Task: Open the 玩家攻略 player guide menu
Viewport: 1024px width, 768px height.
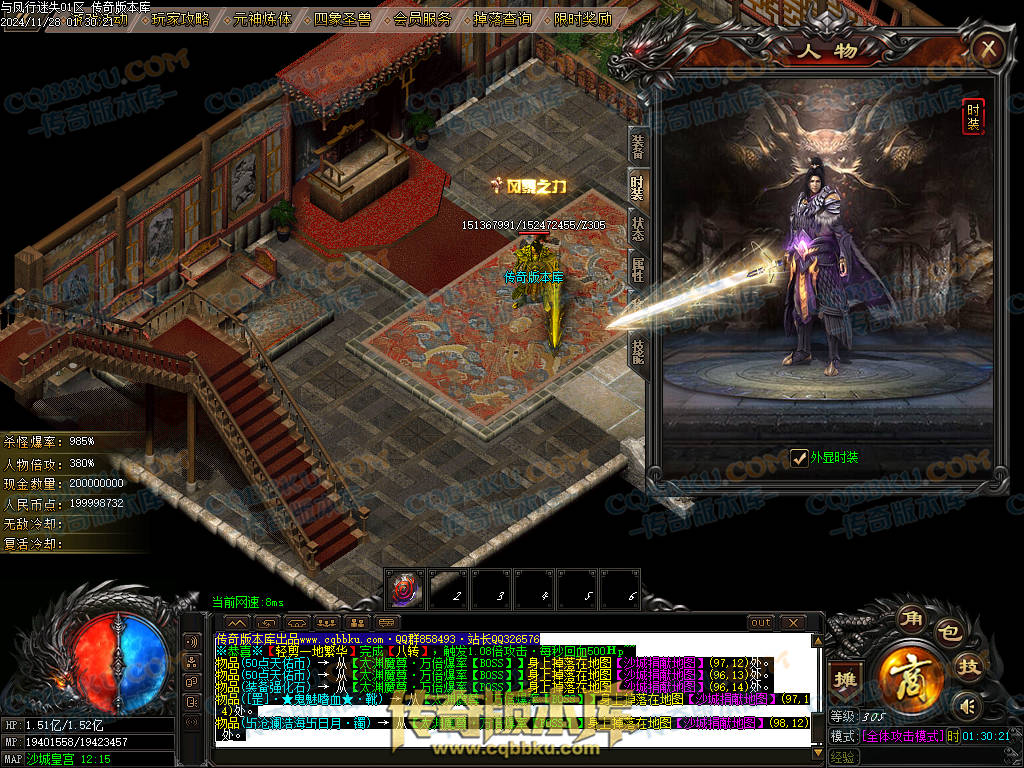Action: point(181,19)
